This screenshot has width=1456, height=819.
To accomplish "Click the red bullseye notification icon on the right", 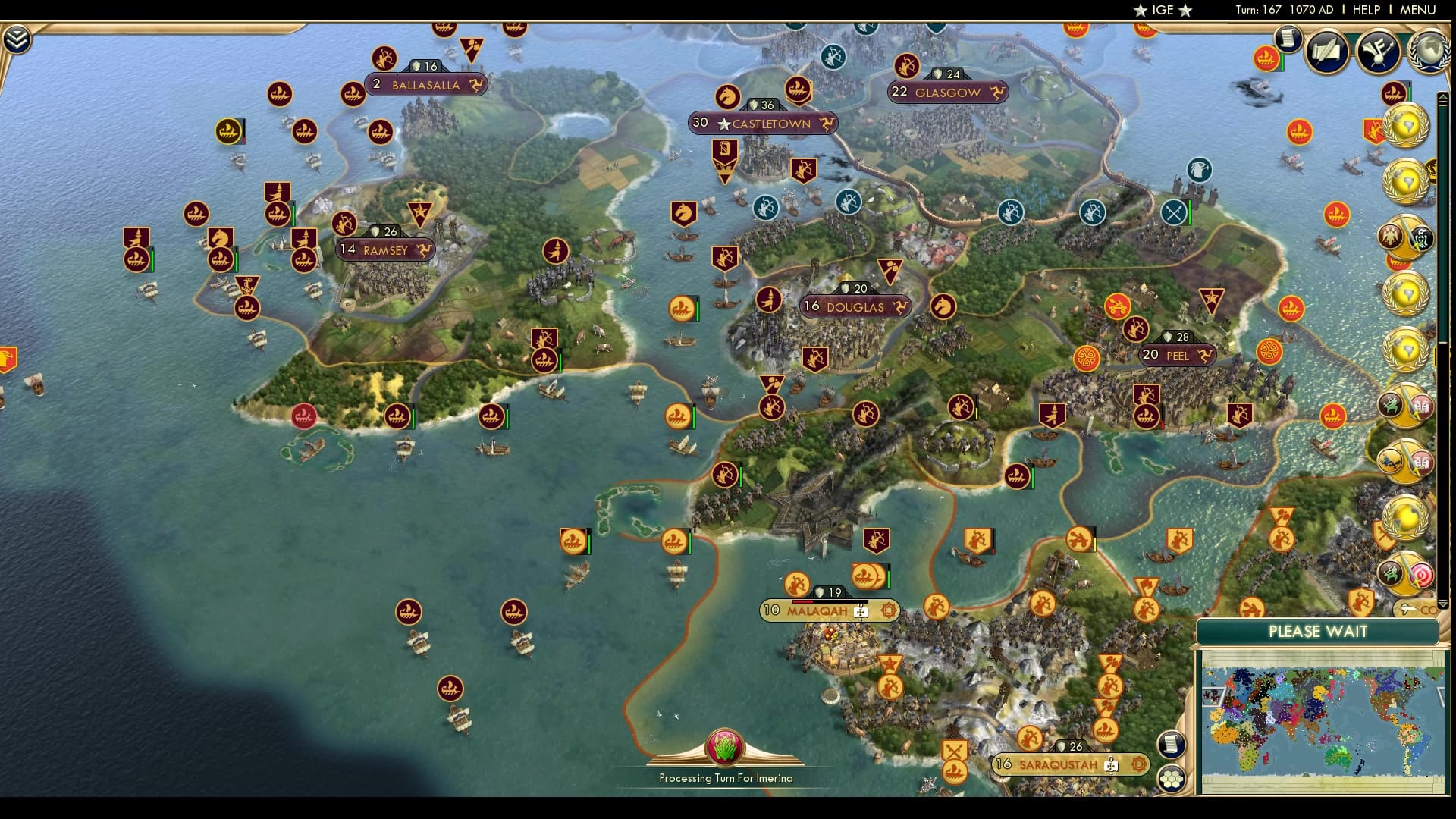I will click(1423, 574).
